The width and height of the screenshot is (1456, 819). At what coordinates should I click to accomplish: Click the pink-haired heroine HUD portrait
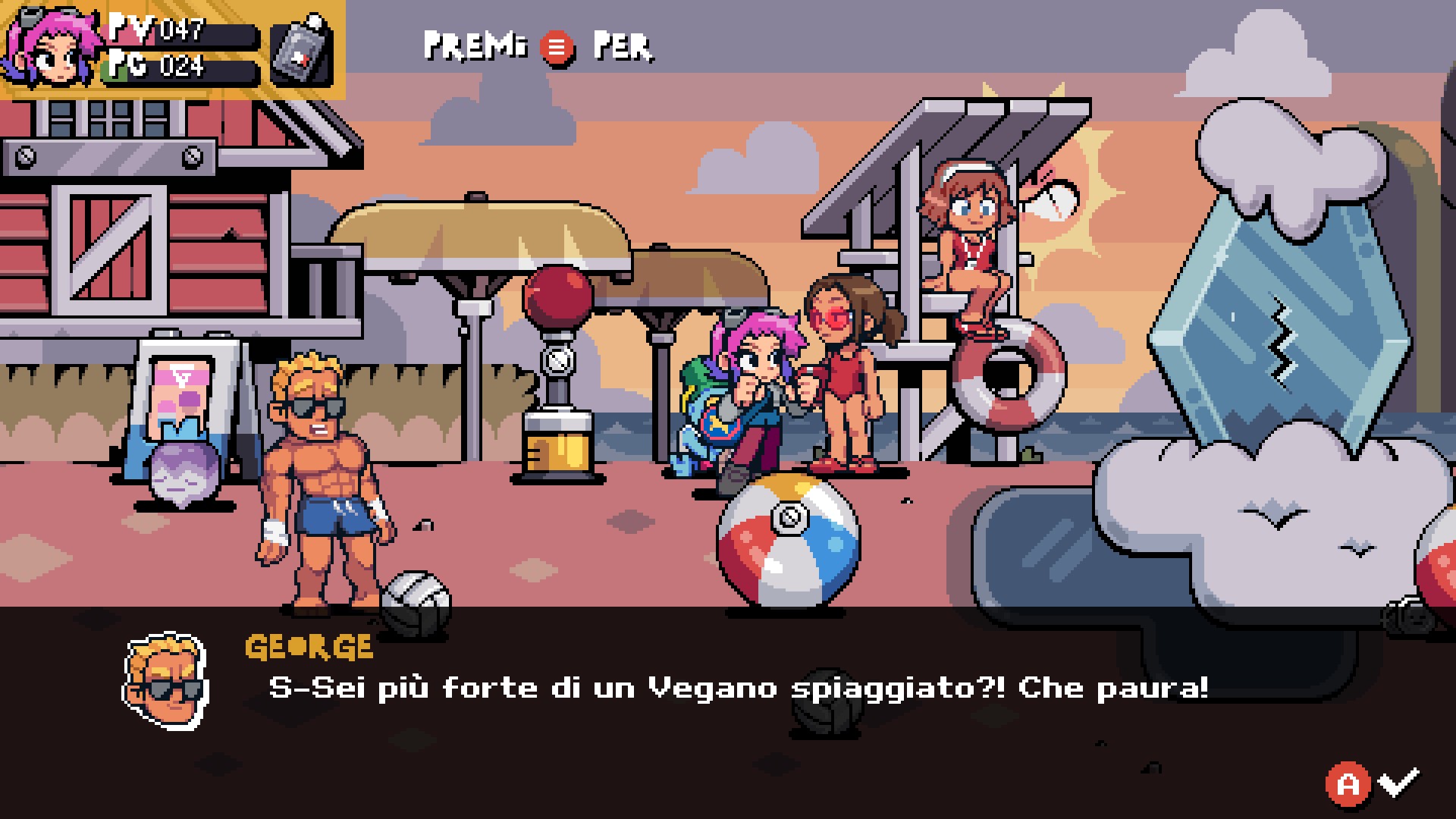pos(52,48)
